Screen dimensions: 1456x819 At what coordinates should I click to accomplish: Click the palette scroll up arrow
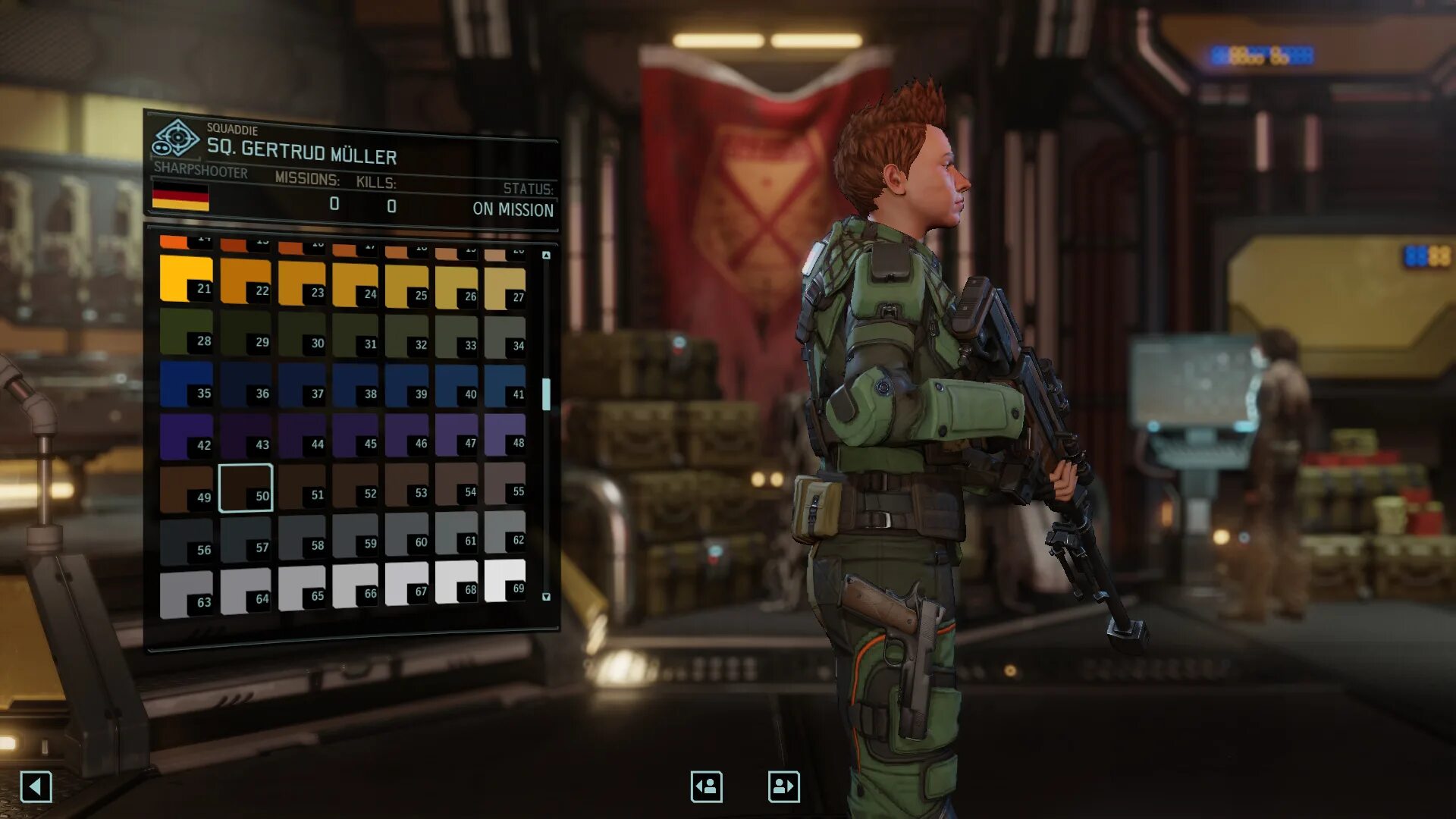546,256
